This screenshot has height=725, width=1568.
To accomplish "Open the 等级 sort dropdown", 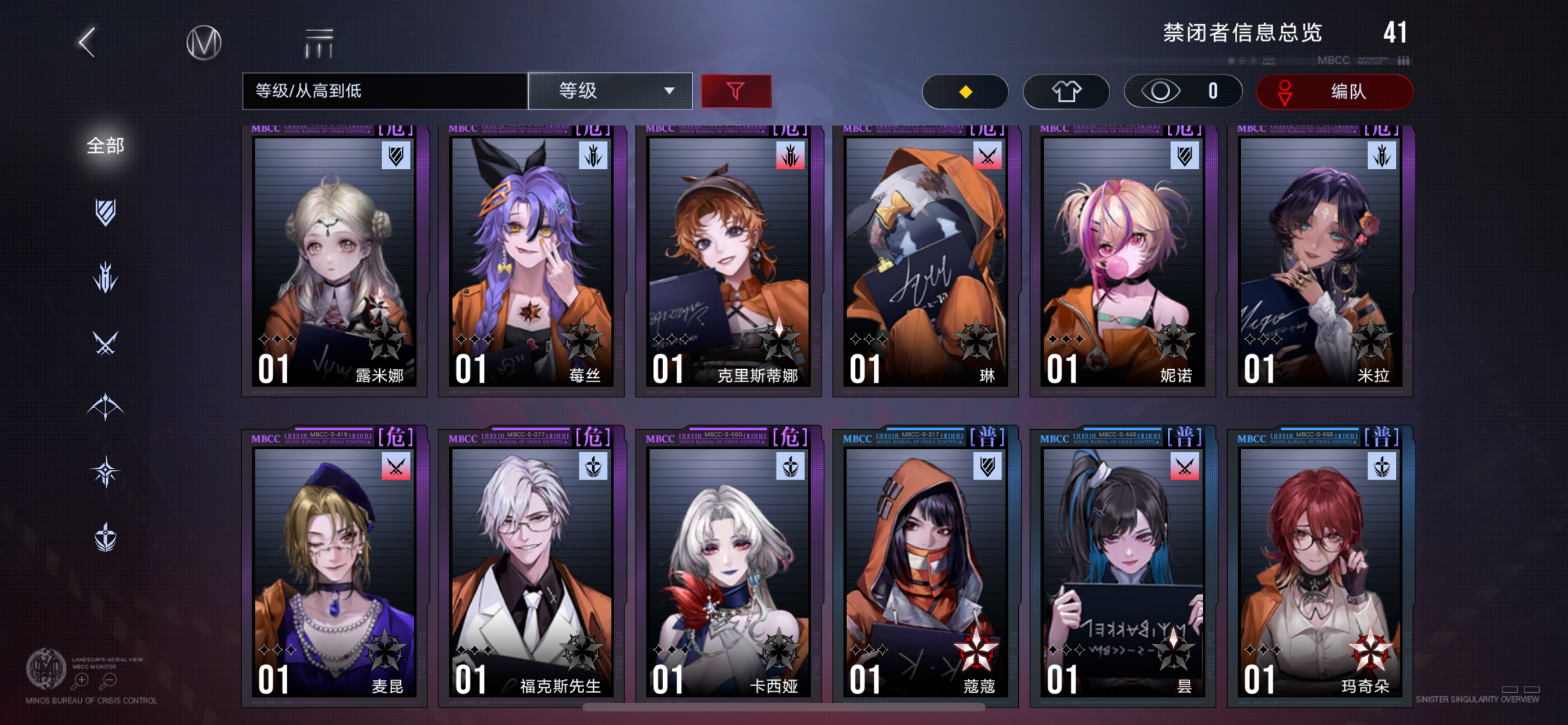I will pos(610,91).
